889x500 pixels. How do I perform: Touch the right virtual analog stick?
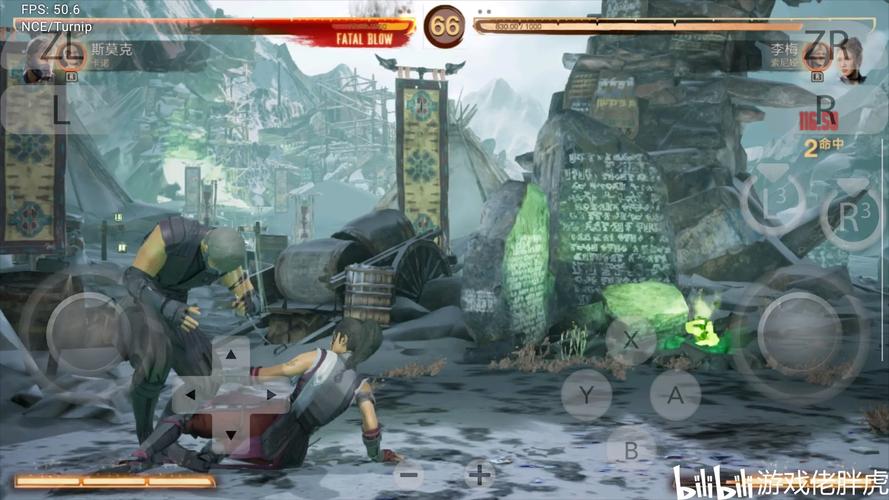[799, 332]
